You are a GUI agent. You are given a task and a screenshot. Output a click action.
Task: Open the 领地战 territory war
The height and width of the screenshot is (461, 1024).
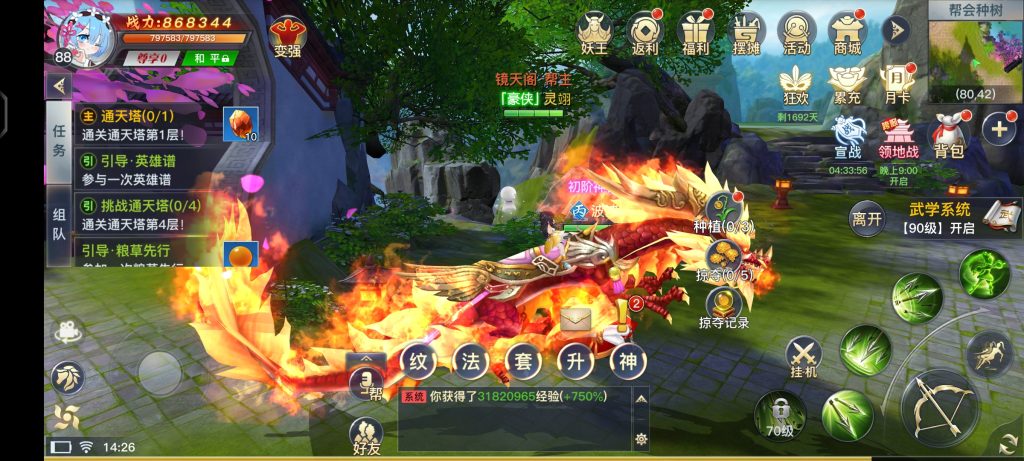tap(898, 134)
